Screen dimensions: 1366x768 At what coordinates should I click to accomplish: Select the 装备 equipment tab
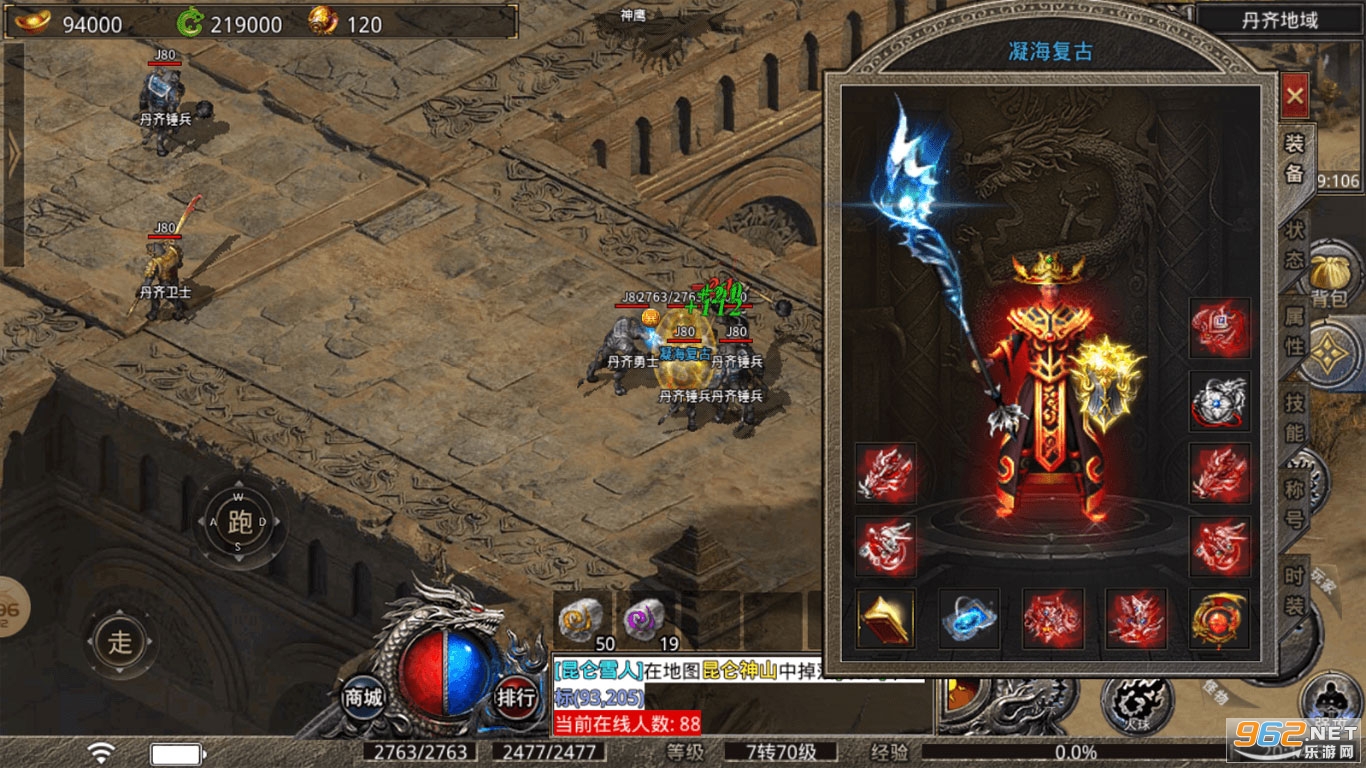1294,160
